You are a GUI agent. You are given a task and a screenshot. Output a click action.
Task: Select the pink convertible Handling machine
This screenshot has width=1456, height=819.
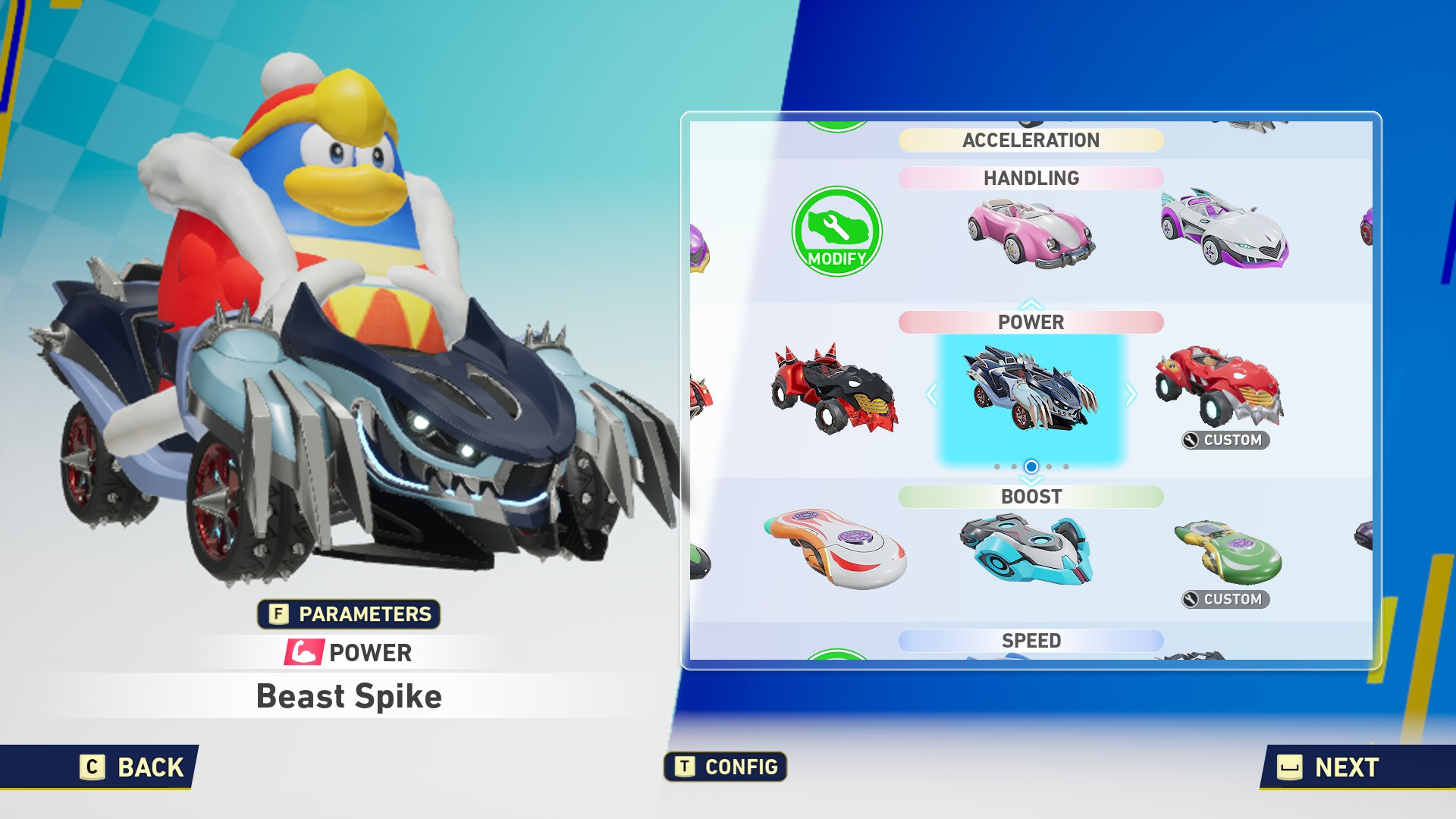pos(1031,235)
